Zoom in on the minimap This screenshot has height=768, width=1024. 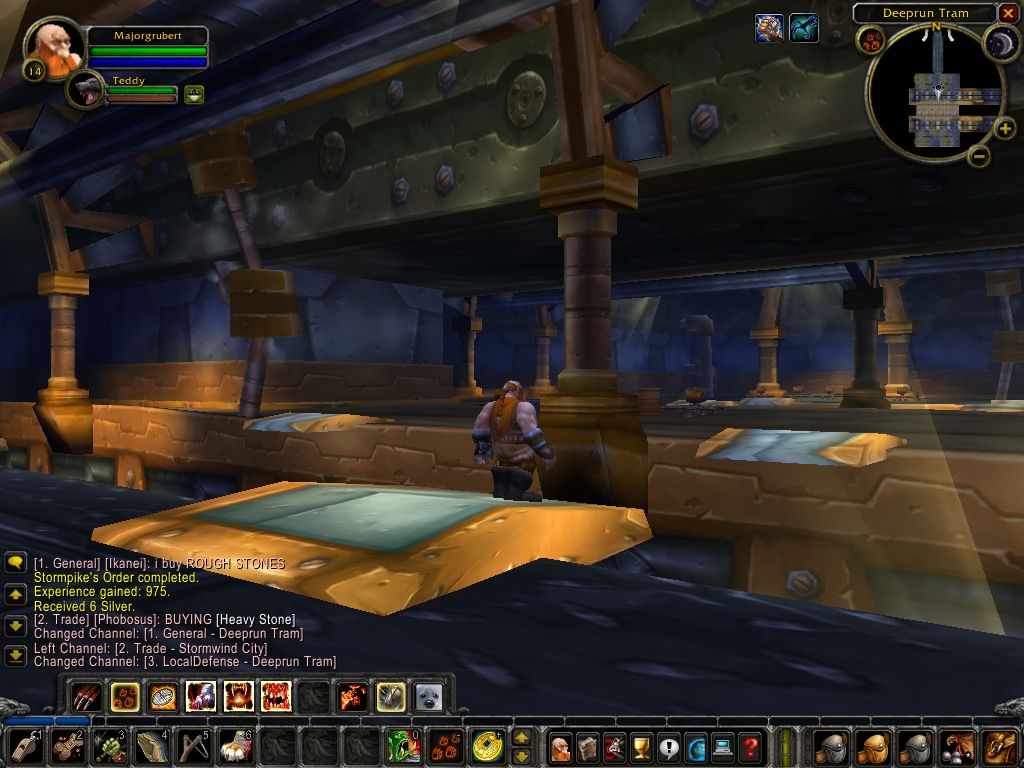click(1005, 128)
